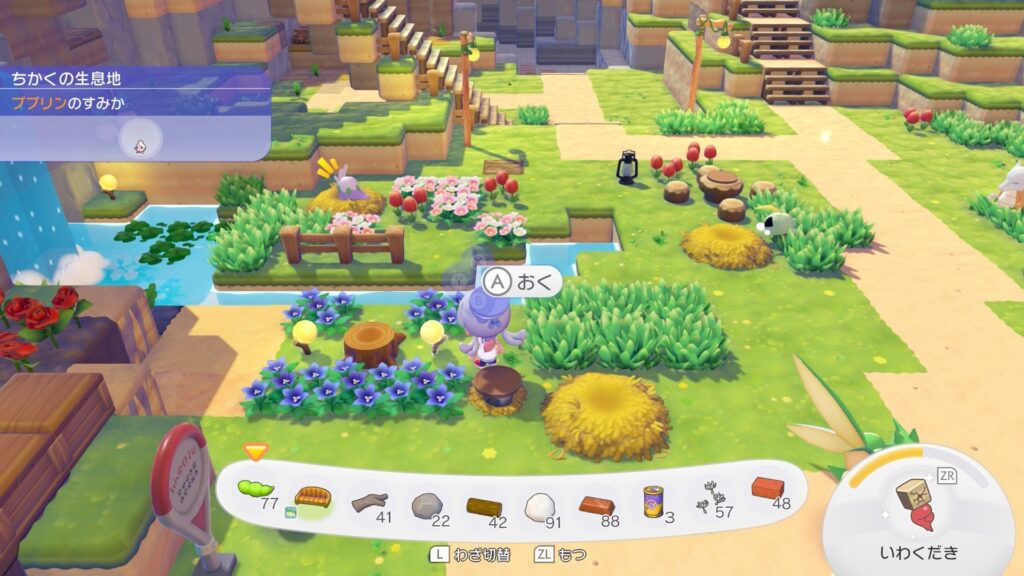The image size is (1024, 576).
Task: Choose the orange sofa item in the hotbar
Action: (313, 496)
